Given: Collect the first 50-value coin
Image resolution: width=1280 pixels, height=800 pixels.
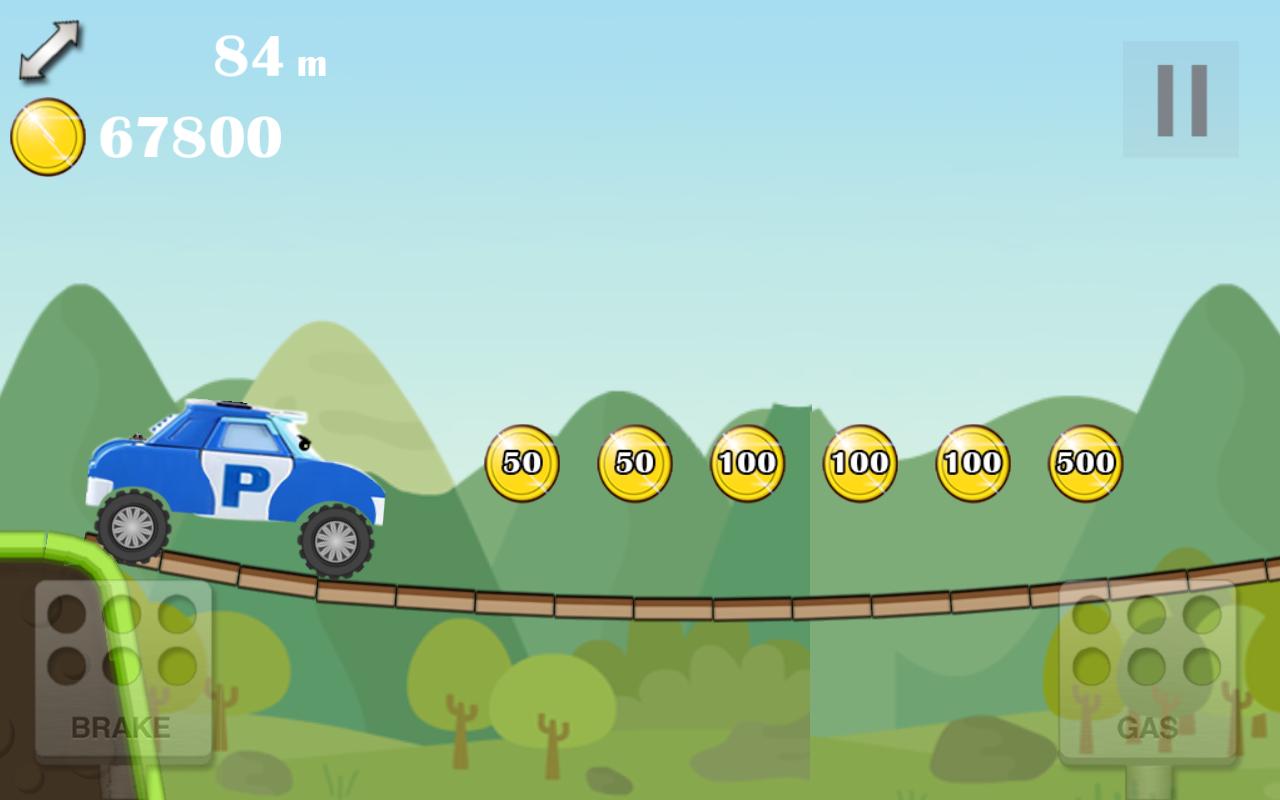Looking at the screenshot, I should tap(521, 462).
